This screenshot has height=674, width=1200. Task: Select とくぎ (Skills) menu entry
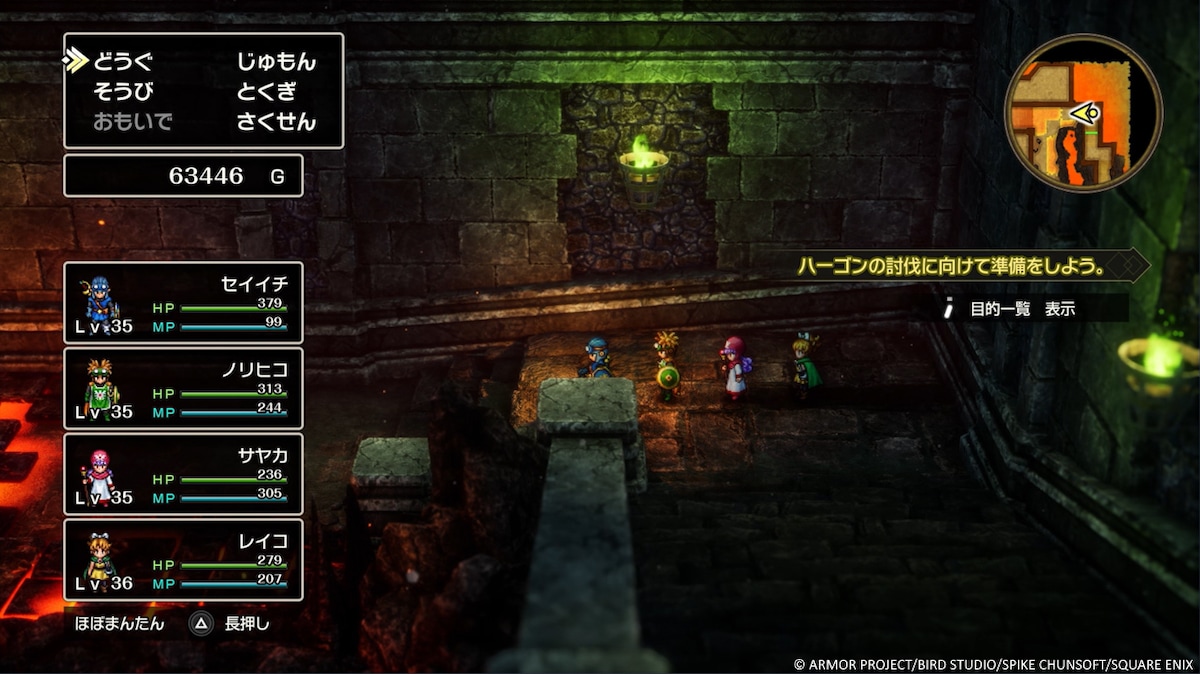(x=267, y=92)
